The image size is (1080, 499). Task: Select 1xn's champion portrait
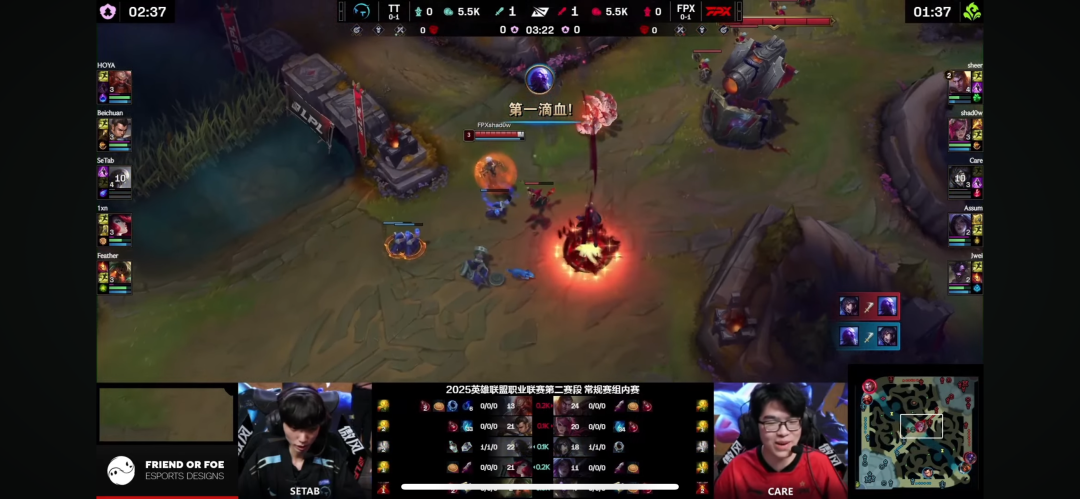point(120,226)
